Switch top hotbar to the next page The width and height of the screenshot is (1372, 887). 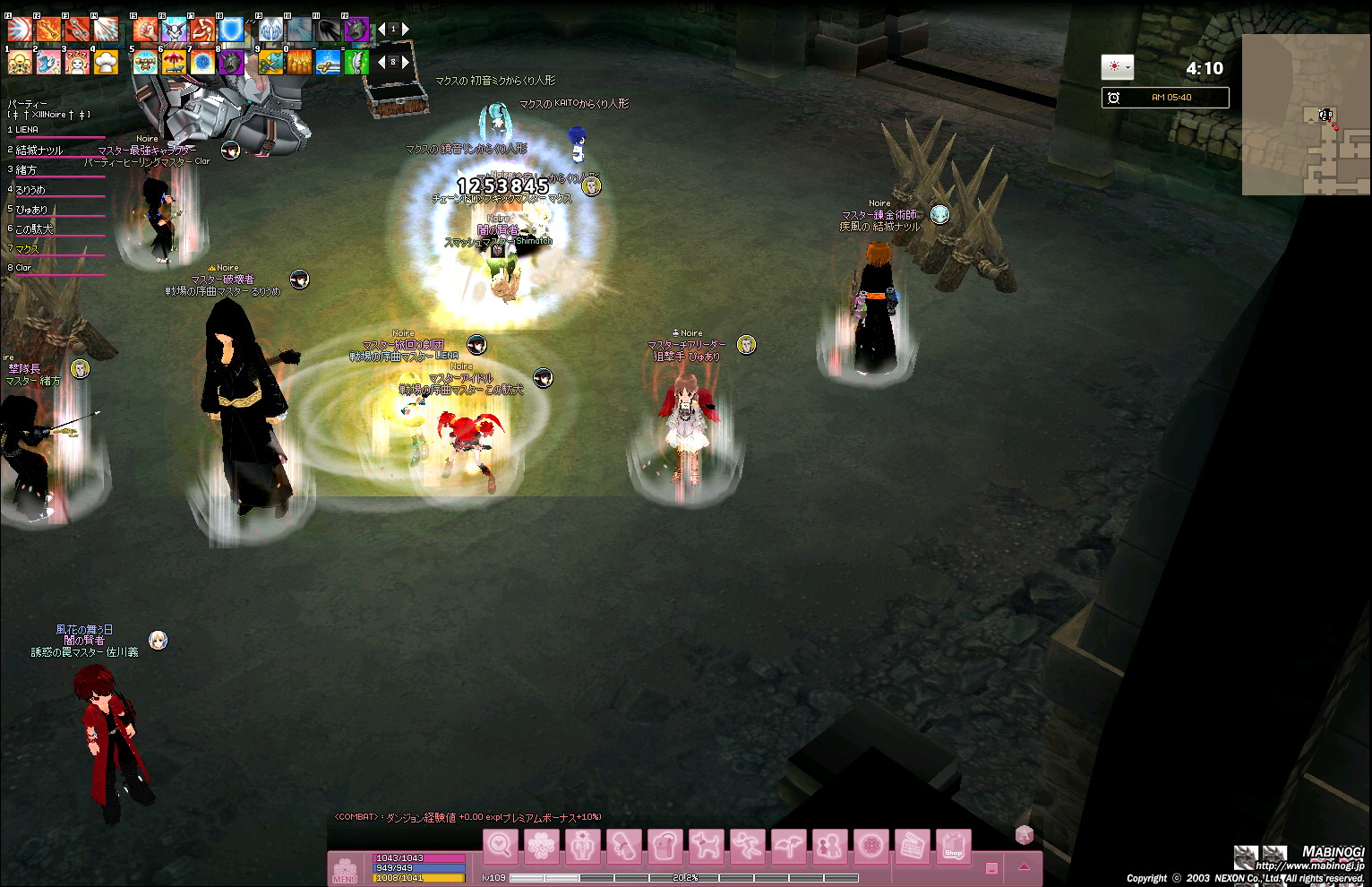(x=405, y=30)
